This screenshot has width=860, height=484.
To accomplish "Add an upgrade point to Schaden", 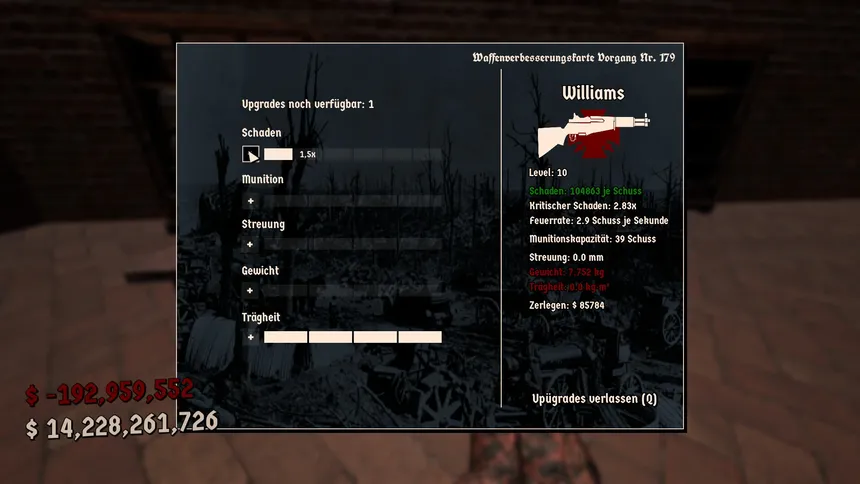I will pos(251,155).
